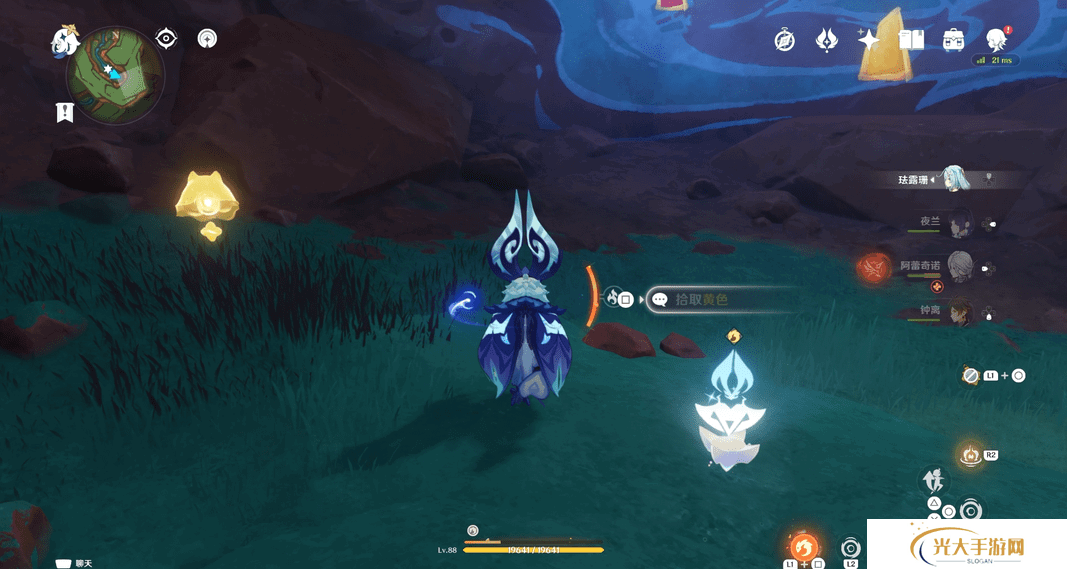
Task: Open the compass events icon
Action: [785, 40]
